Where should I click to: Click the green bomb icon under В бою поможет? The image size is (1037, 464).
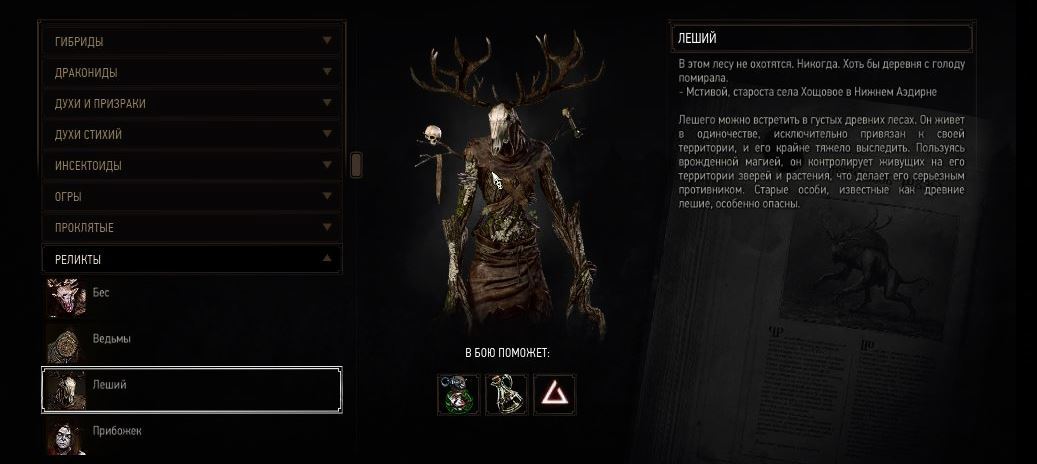coord(457,394)
